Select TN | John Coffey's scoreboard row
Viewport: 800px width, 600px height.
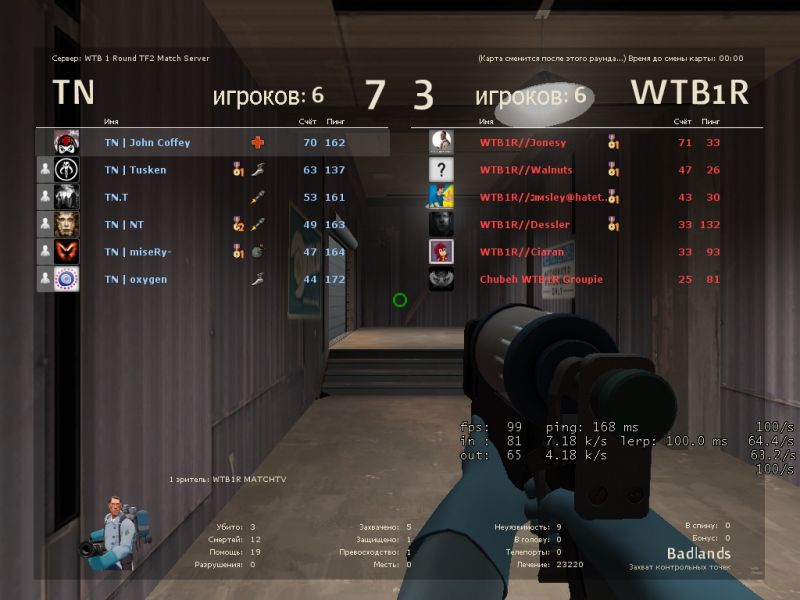click(147, 143)
